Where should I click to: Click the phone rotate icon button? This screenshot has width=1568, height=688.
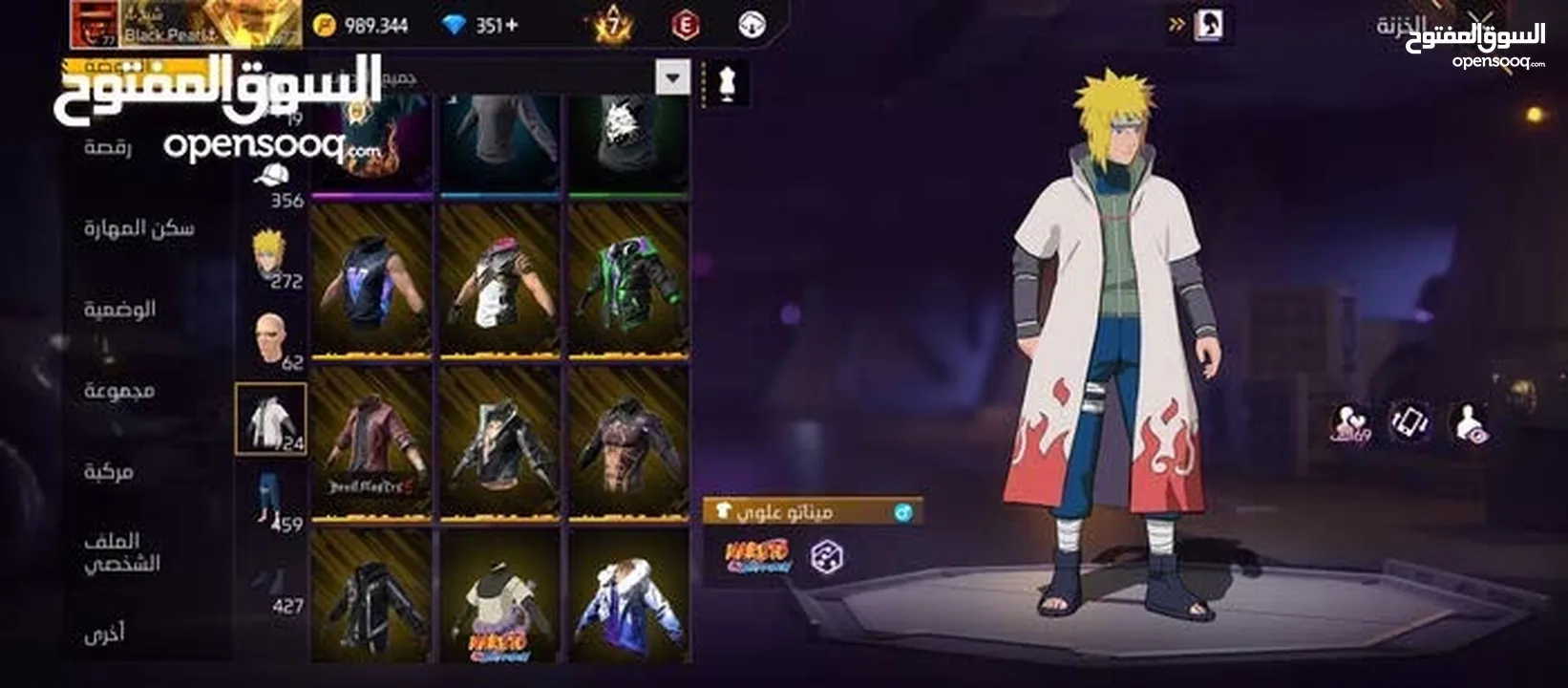pos(1409,422)
